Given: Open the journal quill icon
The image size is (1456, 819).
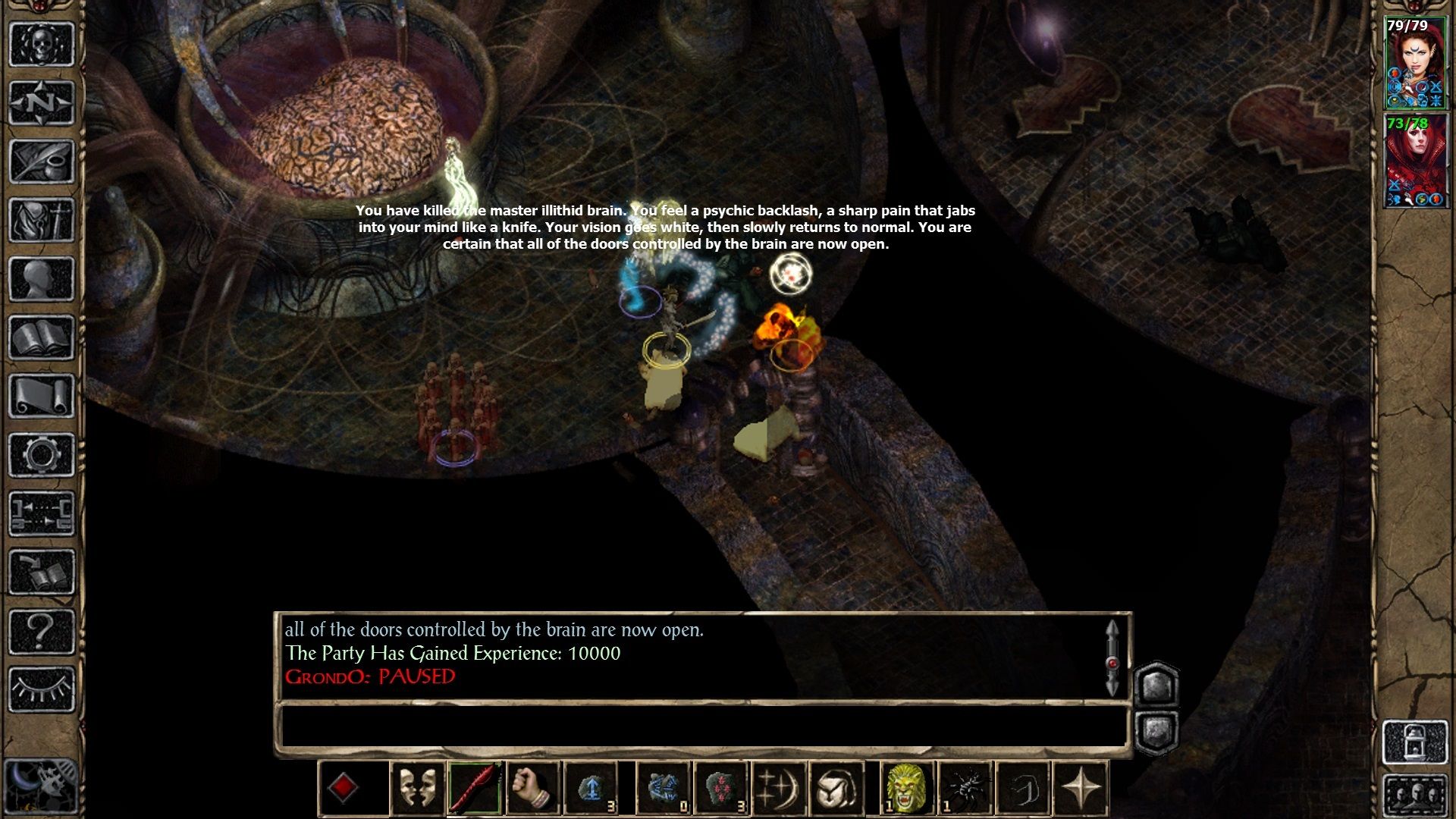Looking at the screenshot, I should point(42,161).
